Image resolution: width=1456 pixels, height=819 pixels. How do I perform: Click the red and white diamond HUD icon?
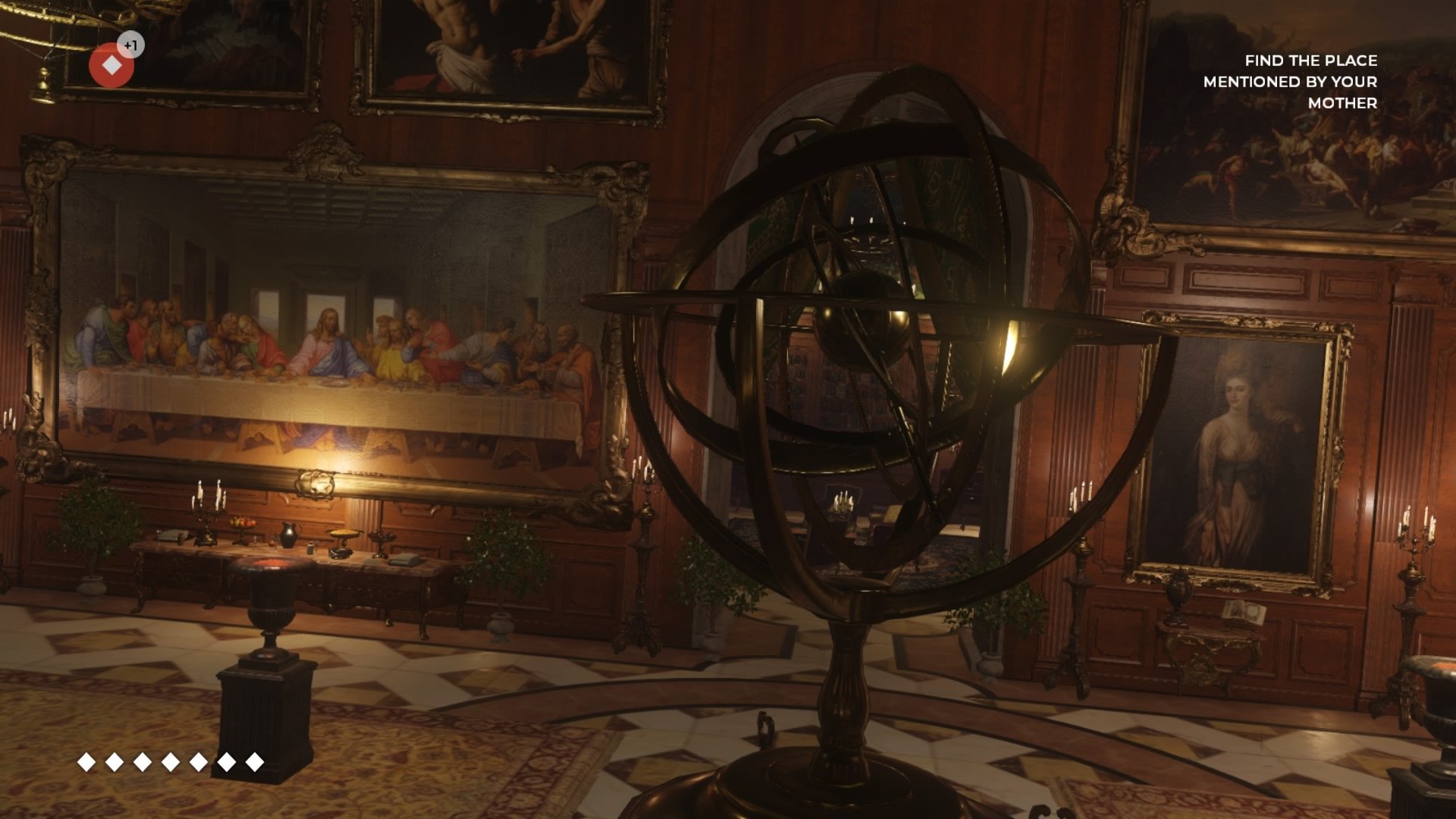pyautogui.click(x=111, y=64)
